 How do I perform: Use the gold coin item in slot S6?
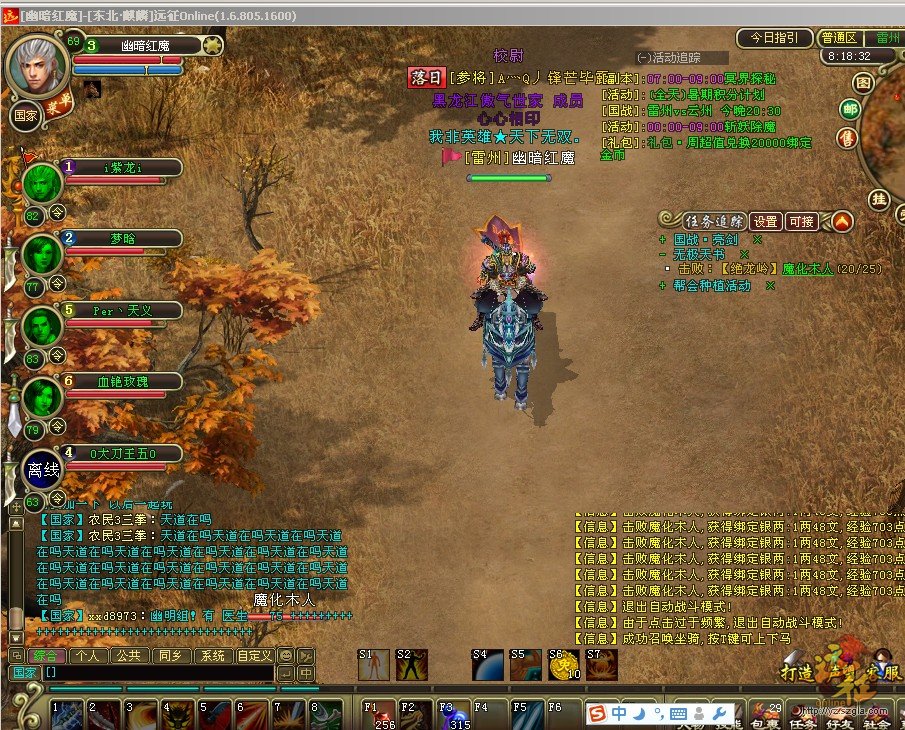coord(563,665)
